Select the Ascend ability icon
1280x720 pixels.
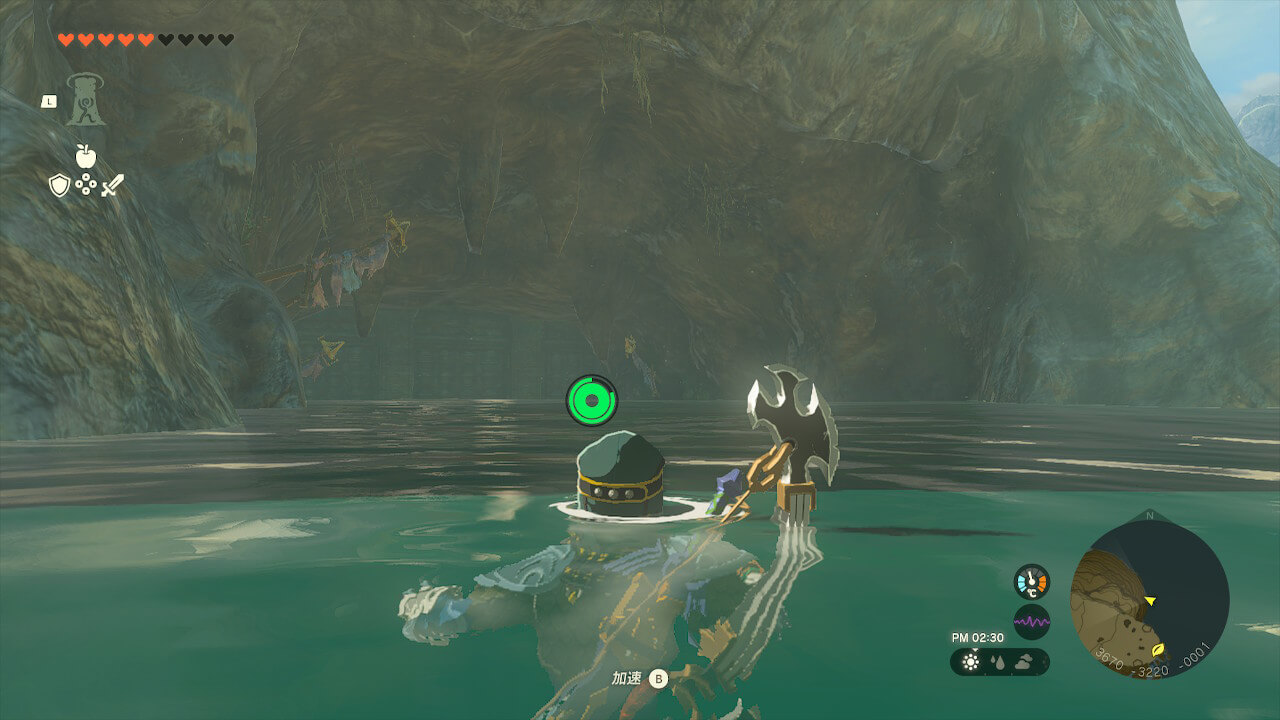[x=86, y=100]
